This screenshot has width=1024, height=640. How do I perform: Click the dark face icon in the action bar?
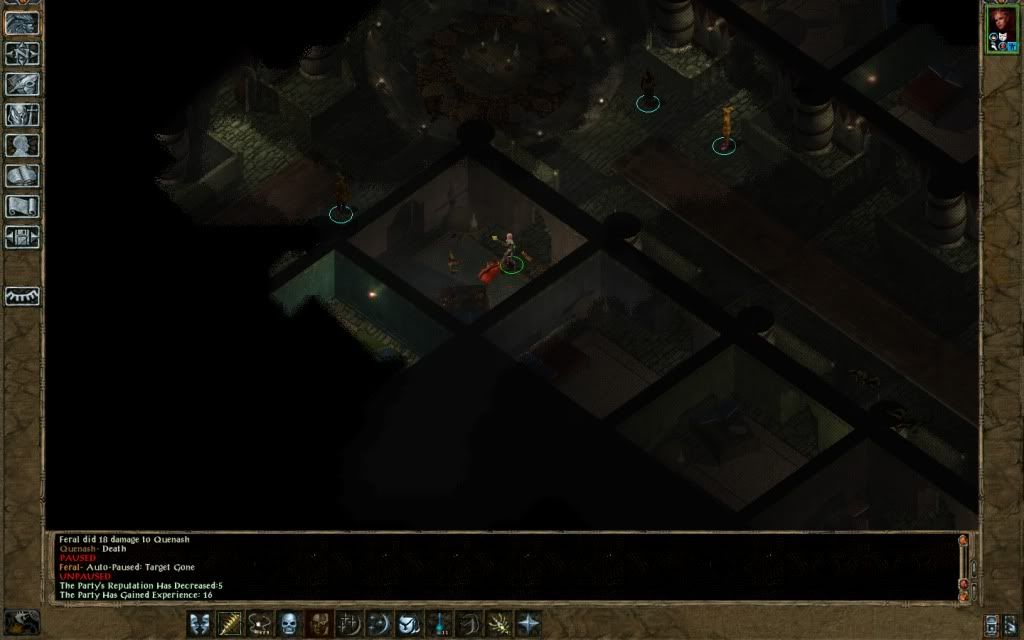[x=319, y=624]
